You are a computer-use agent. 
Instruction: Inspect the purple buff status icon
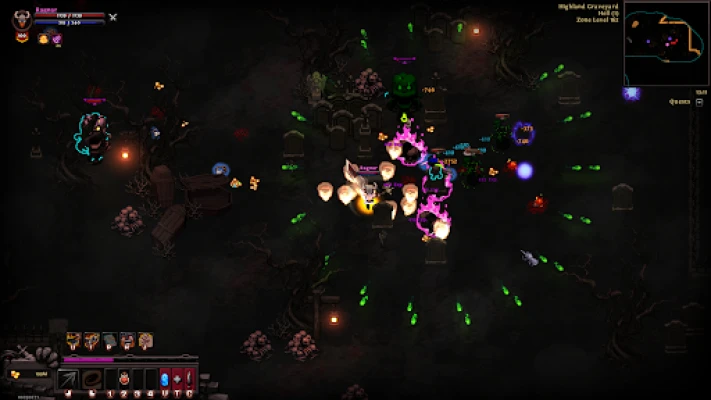point(57,38)
